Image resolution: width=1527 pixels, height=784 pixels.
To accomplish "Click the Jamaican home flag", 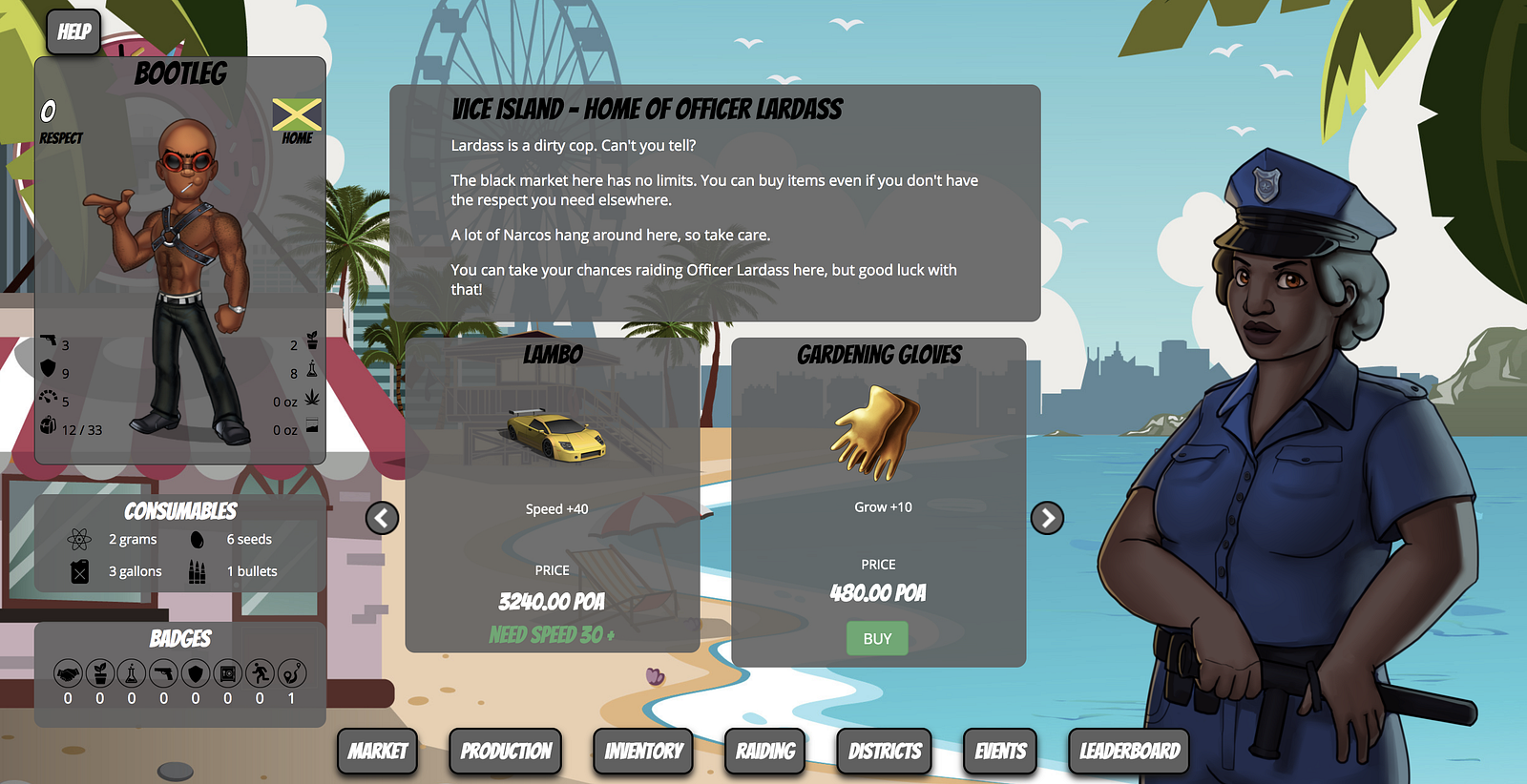I will click(297, 114).
